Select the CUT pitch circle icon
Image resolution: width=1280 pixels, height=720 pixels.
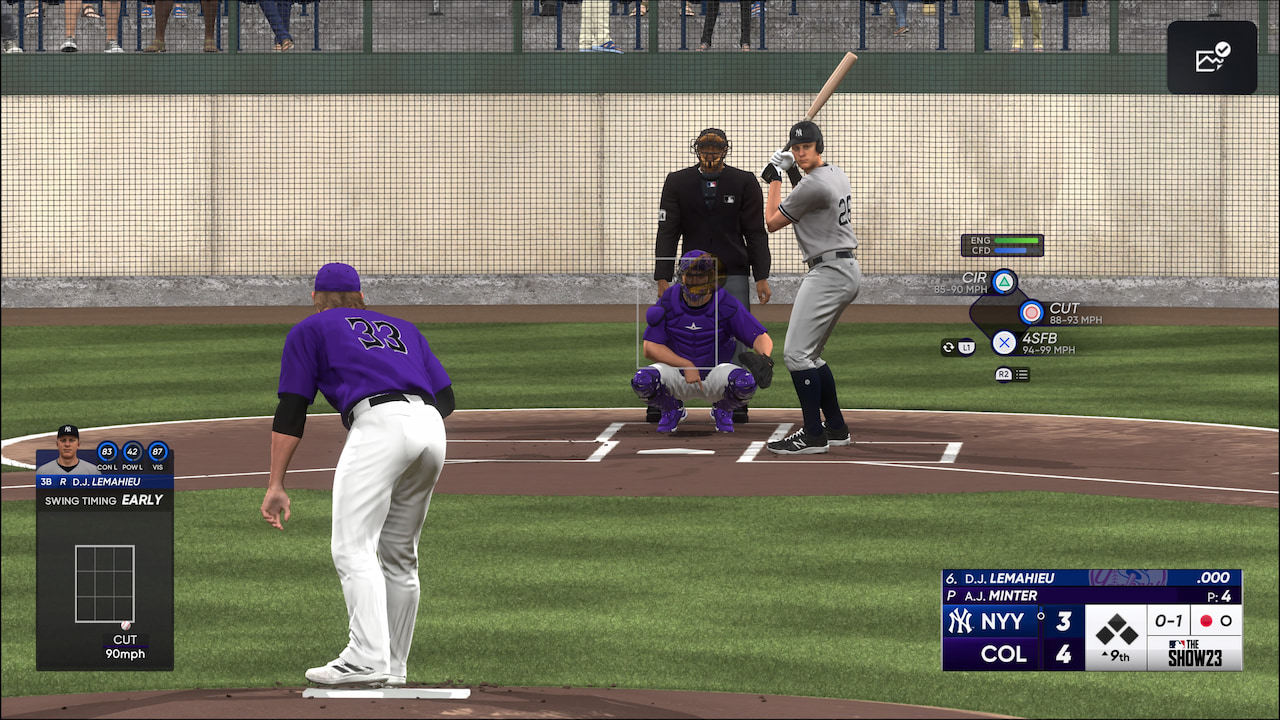tap(1029, 312)
